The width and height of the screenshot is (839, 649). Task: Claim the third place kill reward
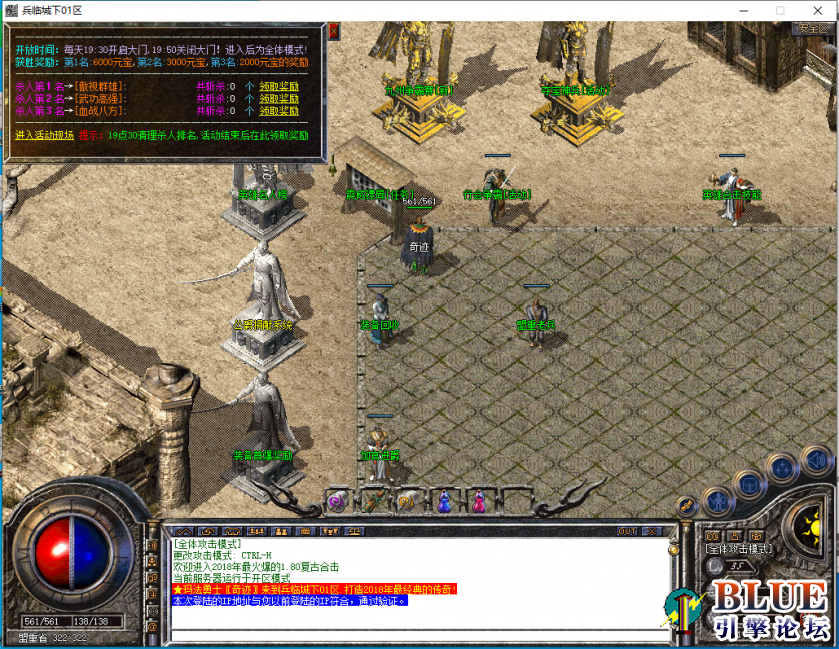click(x=279, y=111)
